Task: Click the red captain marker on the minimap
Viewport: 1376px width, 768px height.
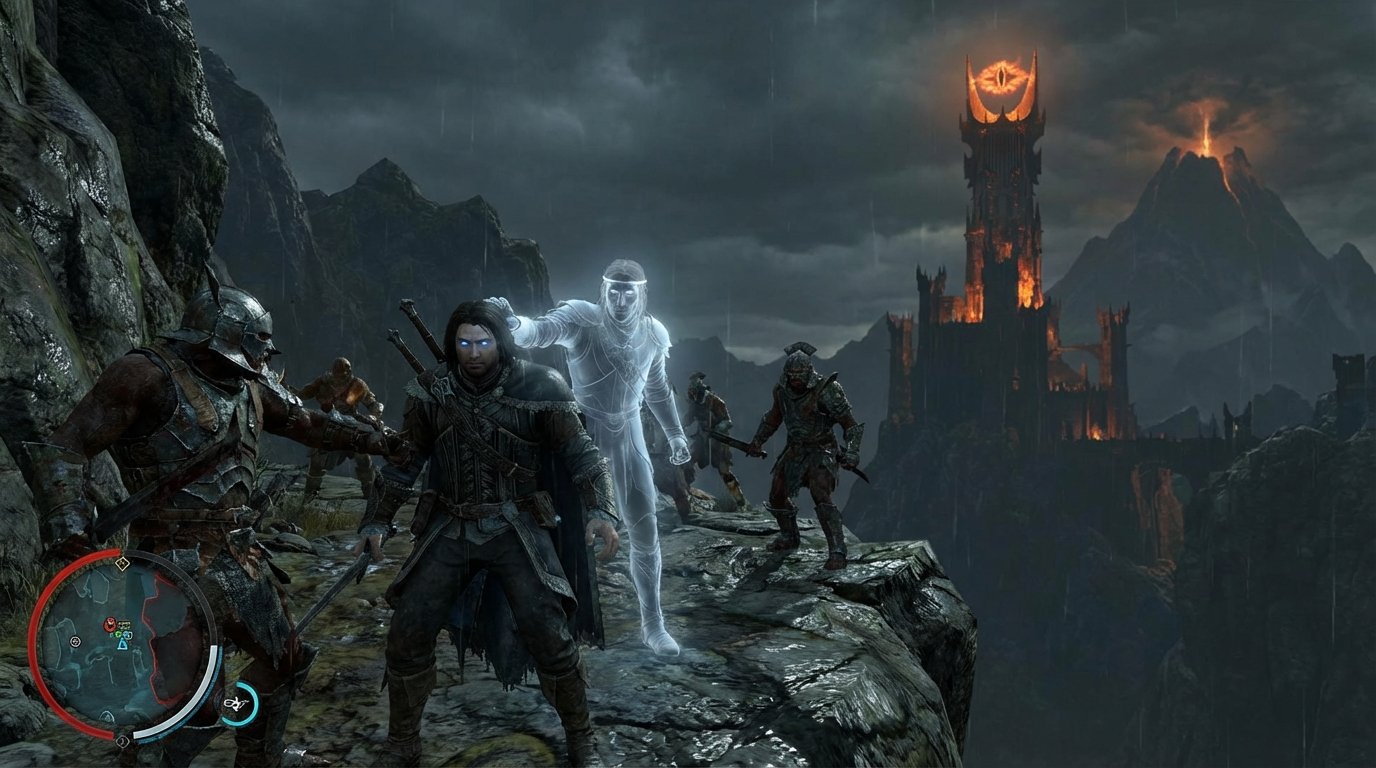Action: 110,623
